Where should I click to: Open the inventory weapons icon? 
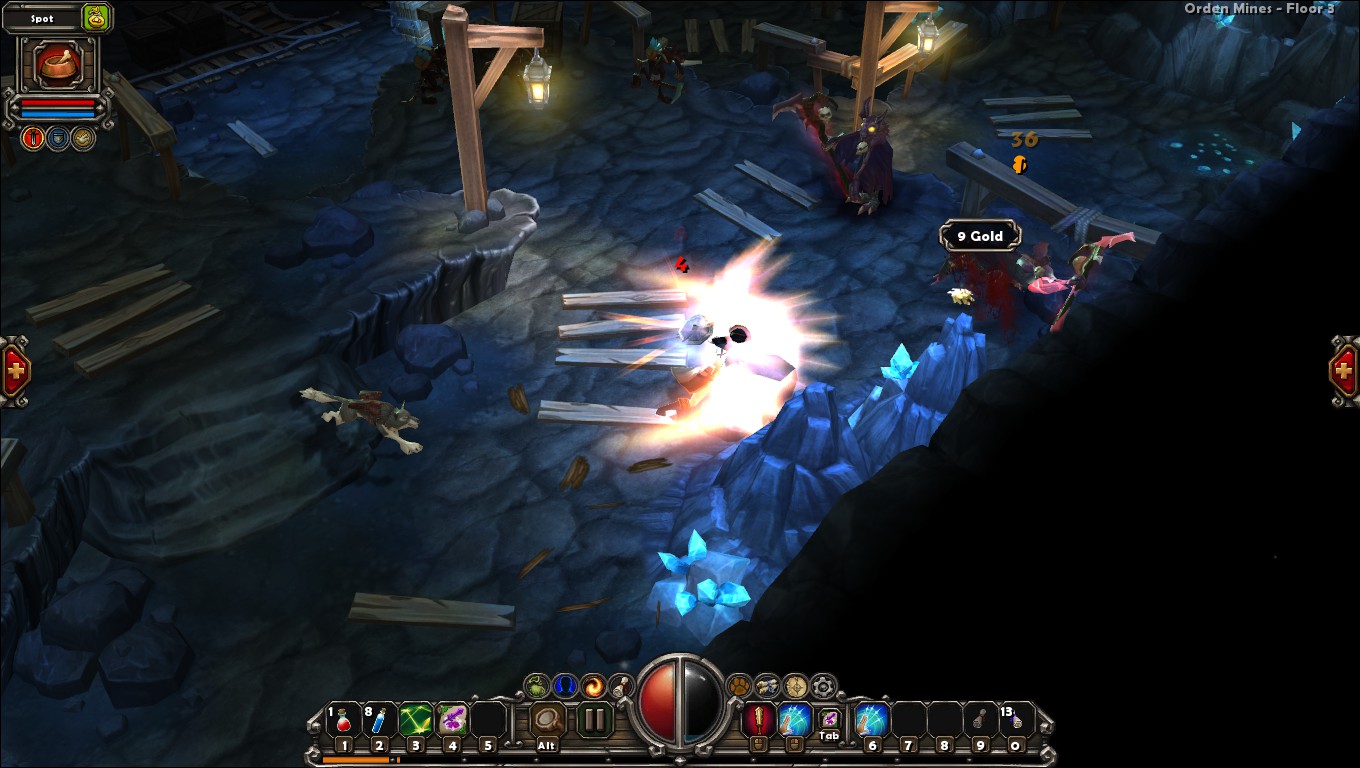(x=768, y=686)
